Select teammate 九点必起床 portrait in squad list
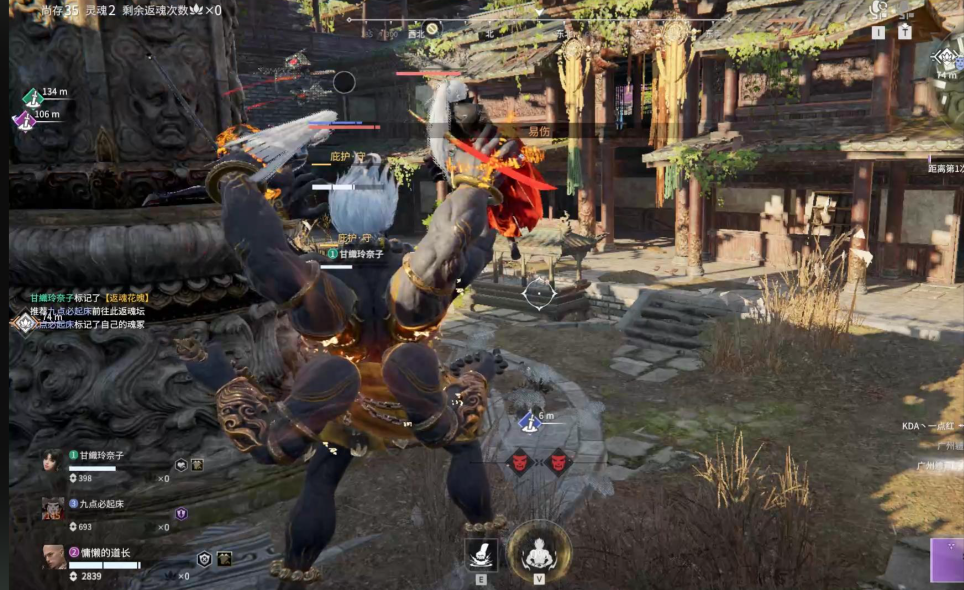 [x=53, y=508]
